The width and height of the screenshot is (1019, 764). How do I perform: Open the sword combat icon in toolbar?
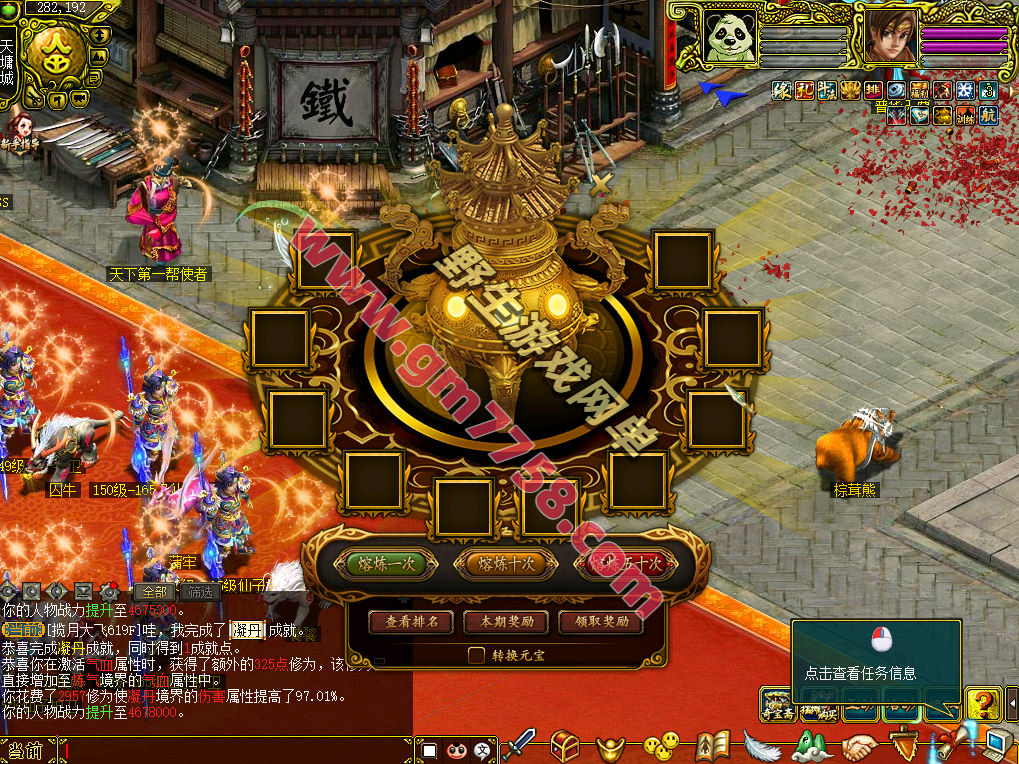click(x=519, y=745)
